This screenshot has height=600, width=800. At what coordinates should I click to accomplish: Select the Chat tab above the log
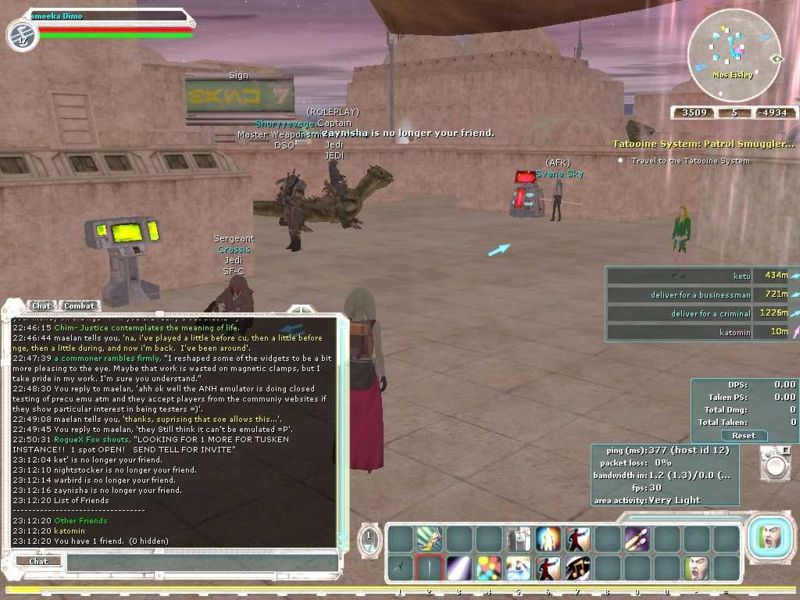click(41, 305)
